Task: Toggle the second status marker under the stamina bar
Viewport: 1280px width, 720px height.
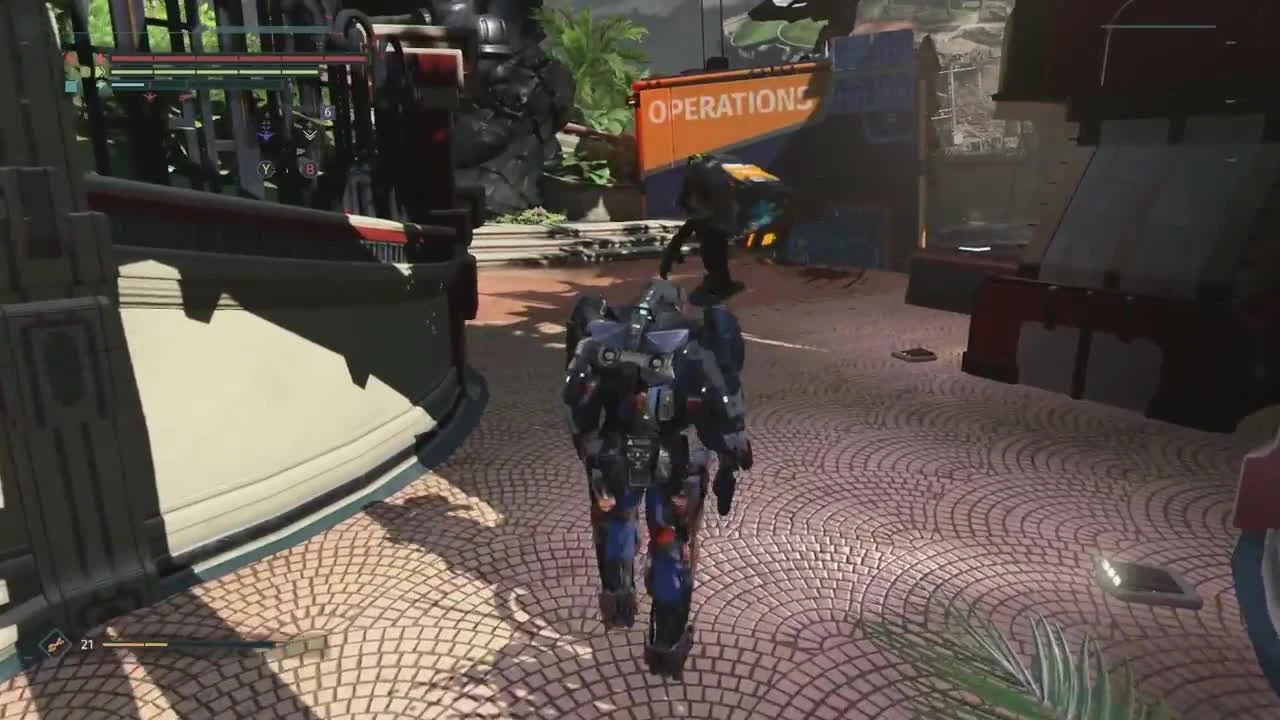Action: point(184,98)
